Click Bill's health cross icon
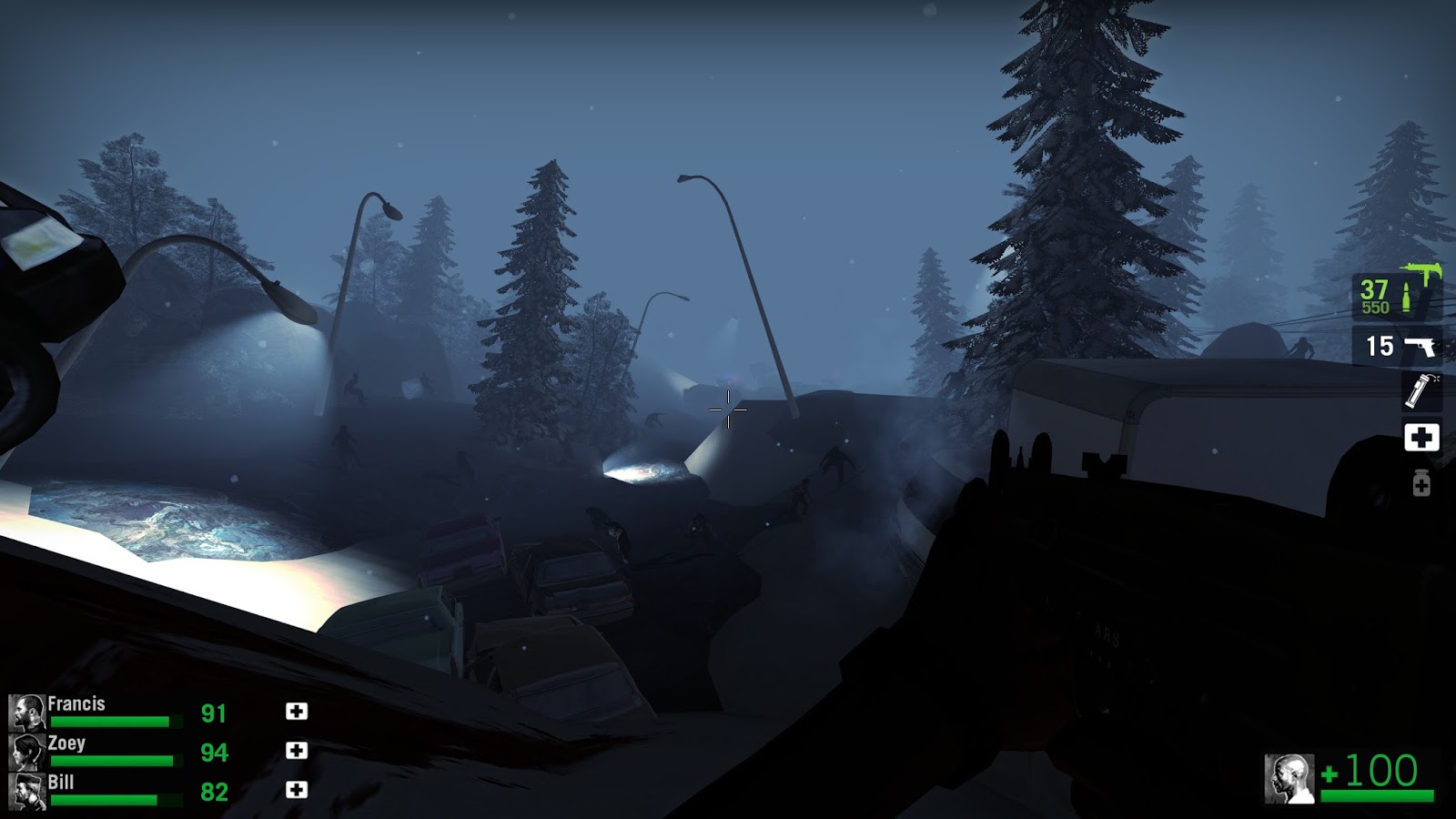Viewport: 1456px width, 819px height. pos(295,791)
